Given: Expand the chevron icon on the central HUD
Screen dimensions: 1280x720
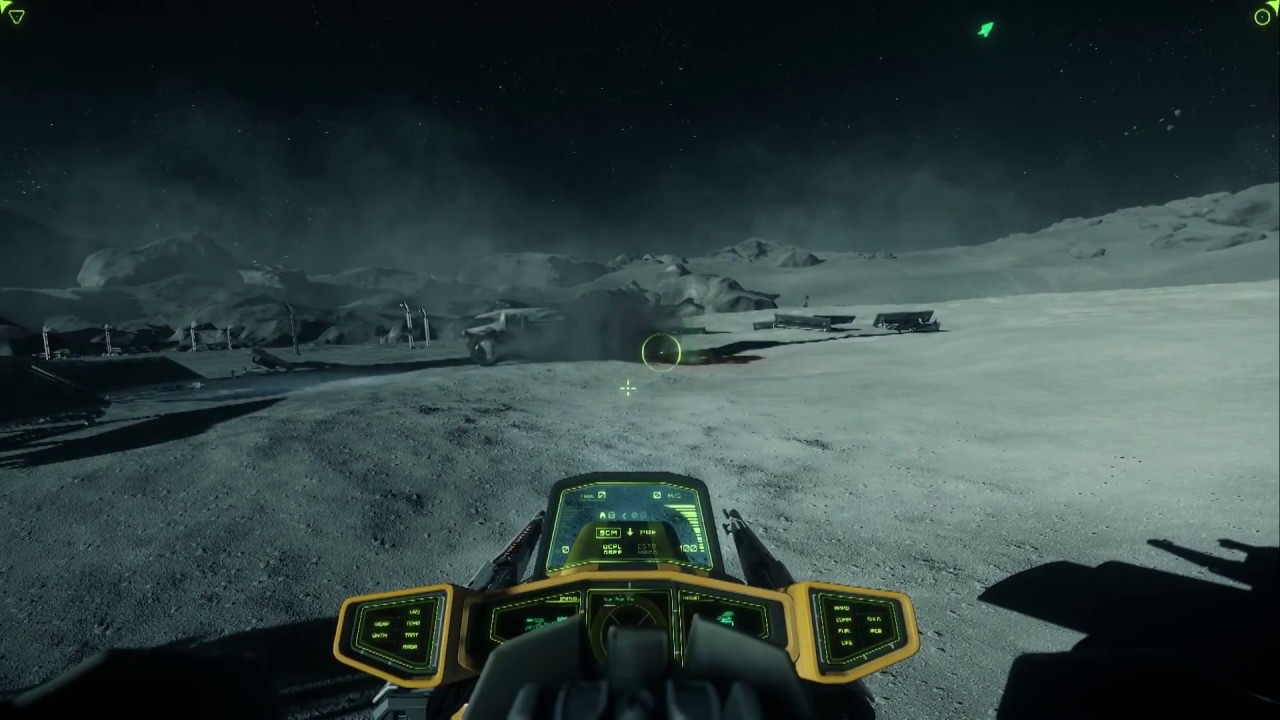Looking at the screenshot, I should click(x=624, y=515).
